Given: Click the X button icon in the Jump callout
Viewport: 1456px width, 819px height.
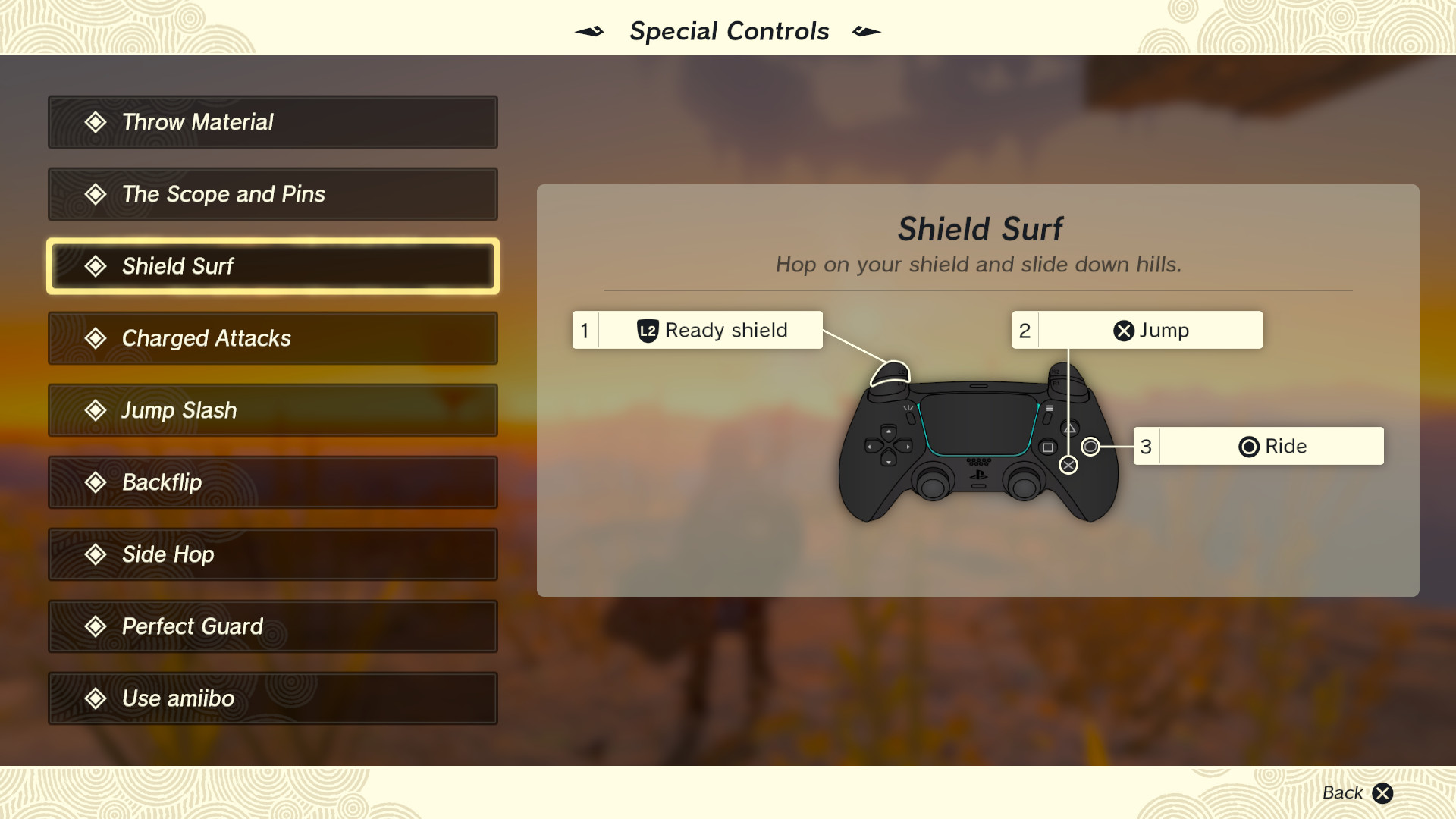Looking at the screenshot, I should coord(1125,329).
